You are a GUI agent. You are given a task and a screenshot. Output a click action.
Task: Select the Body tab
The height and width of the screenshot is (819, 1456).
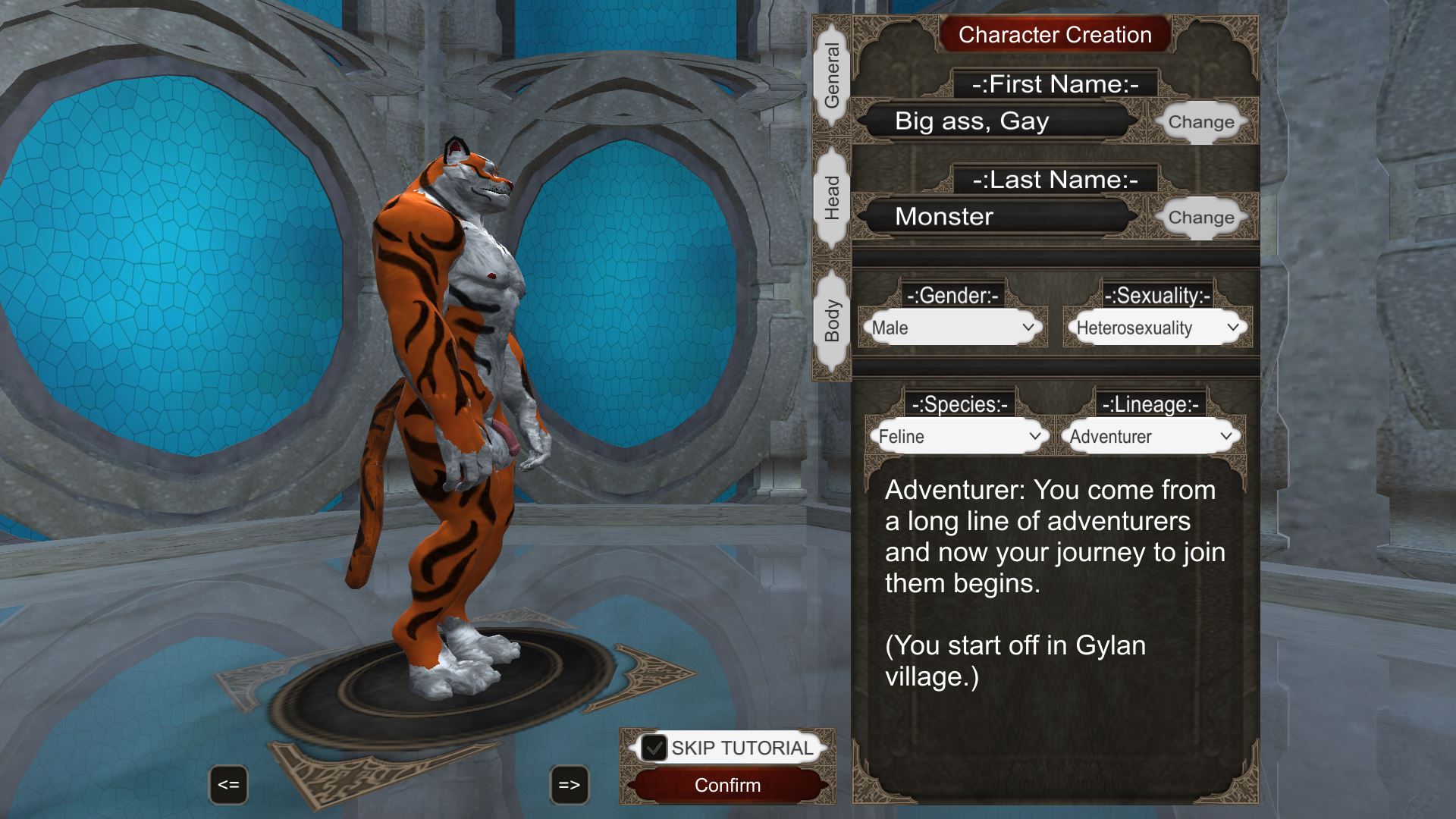[x=832, y=321]
